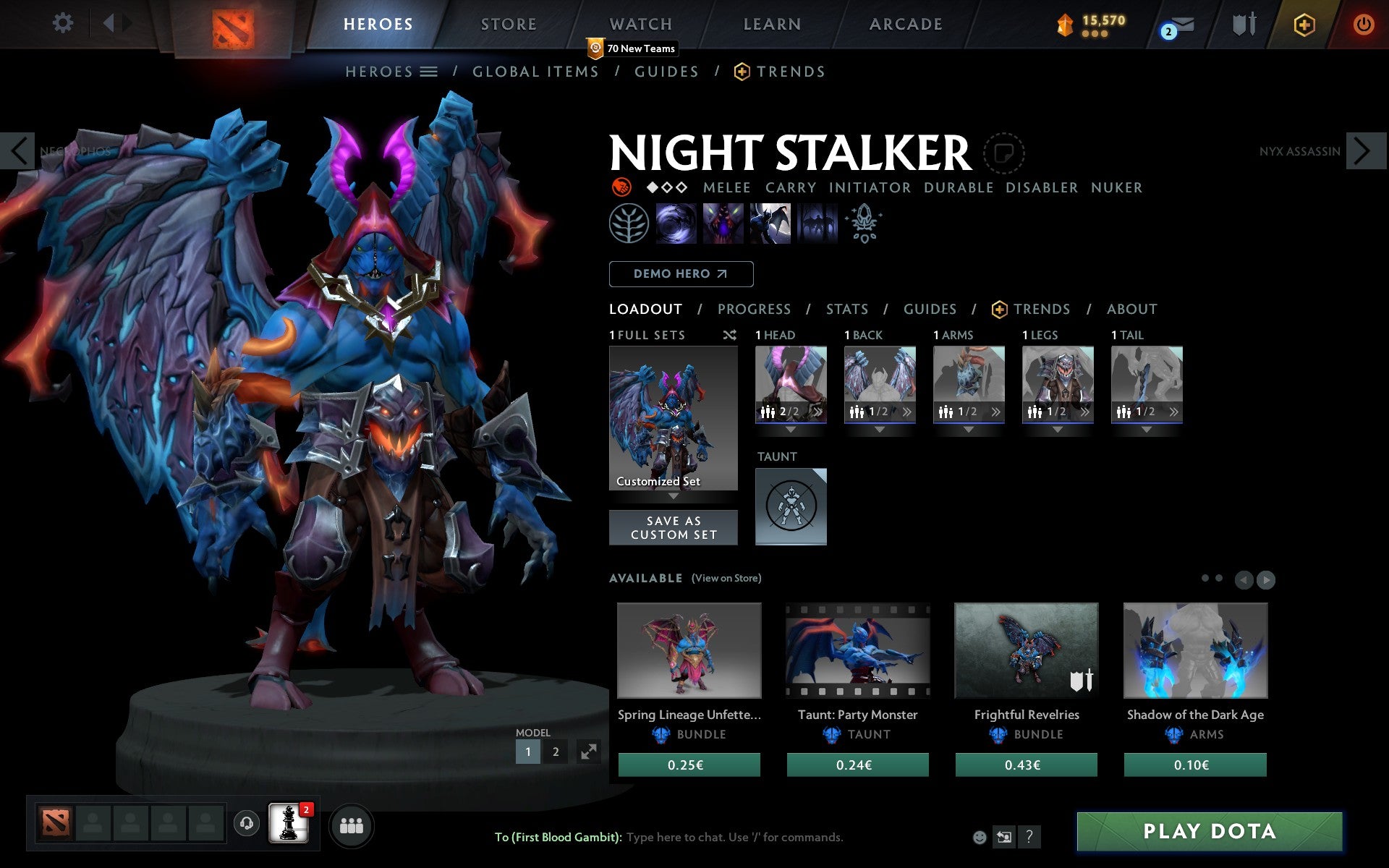The image size is (1389, 868).
Task: Toggle the shuffle icon next to Full Sets
Action: 729,335
